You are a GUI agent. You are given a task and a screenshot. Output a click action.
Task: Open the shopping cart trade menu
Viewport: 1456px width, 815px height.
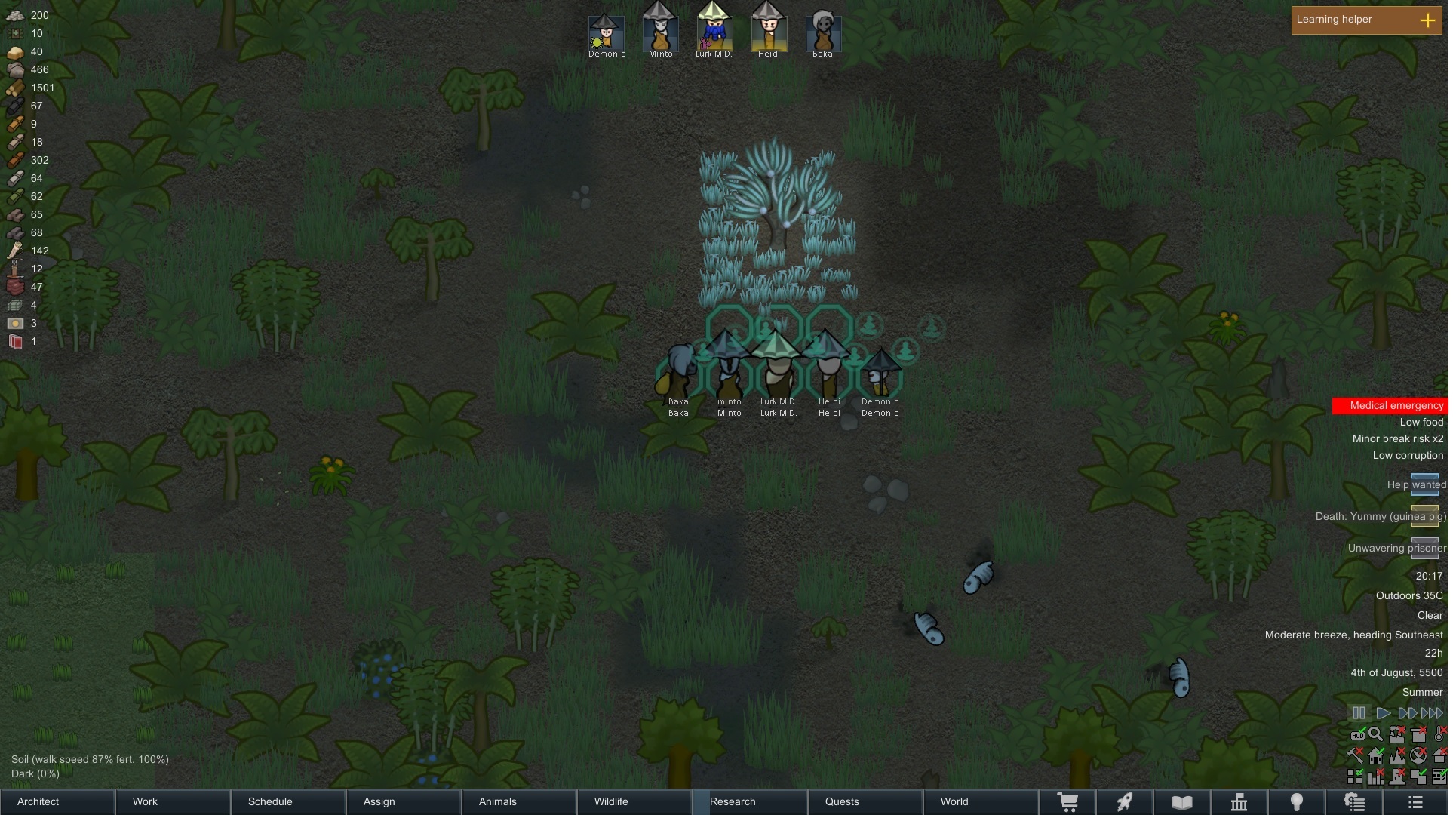coord(1067,802)
